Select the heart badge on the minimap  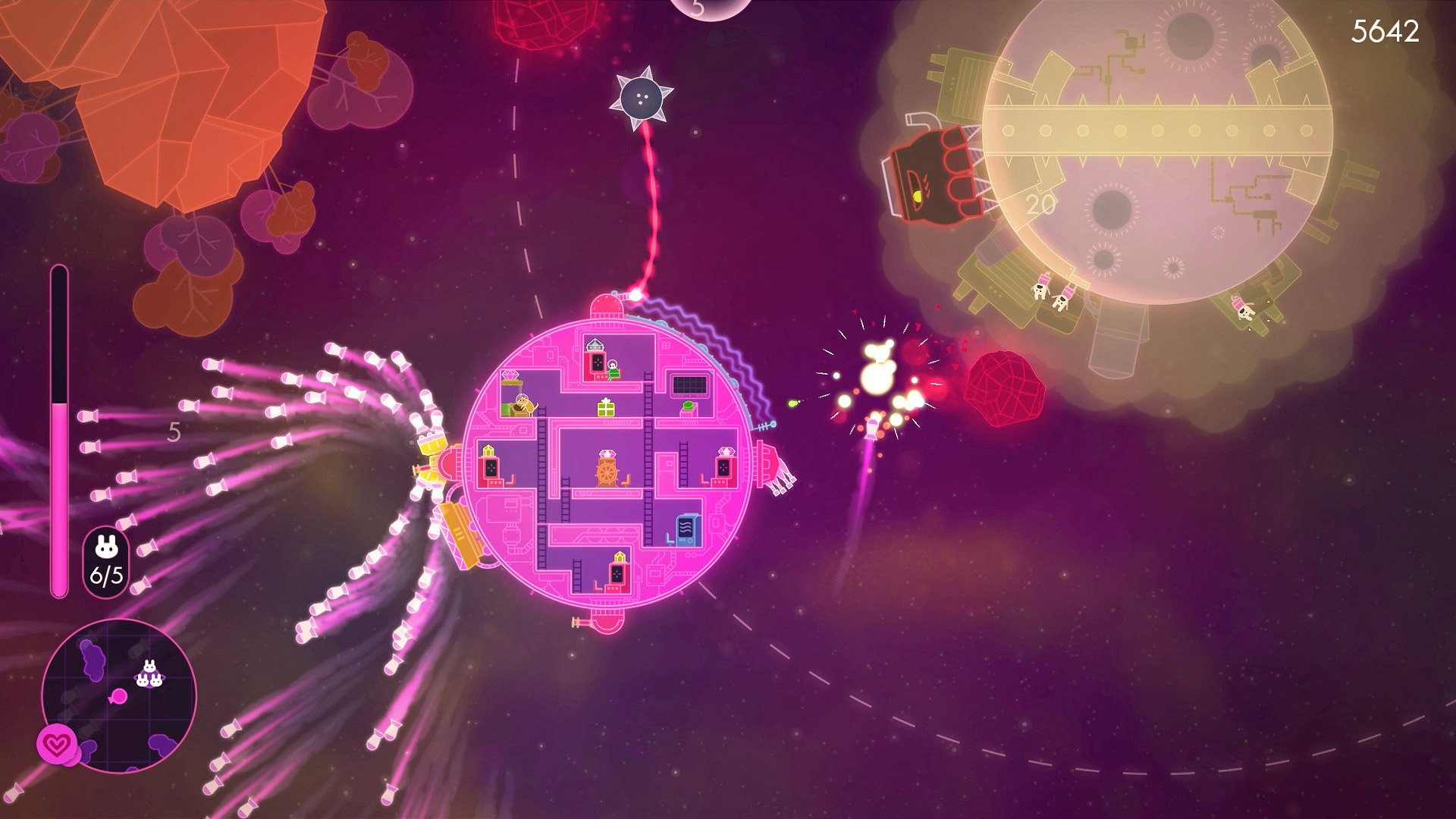pyautogui.click(x=56, y=745)
